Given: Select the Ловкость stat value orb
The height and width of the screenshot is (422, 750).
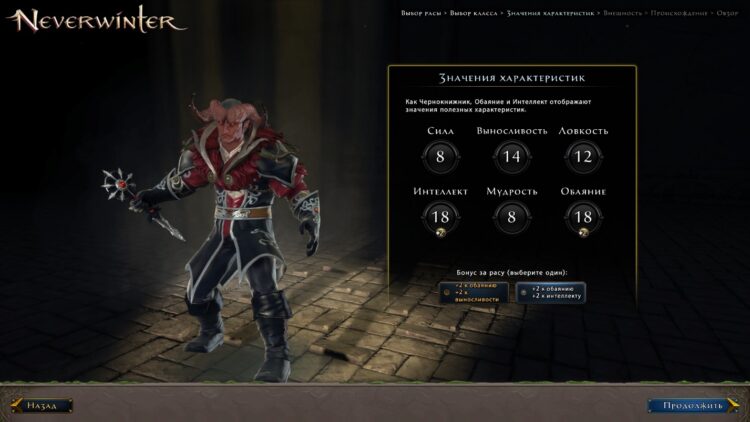Looking at the screenshot, I should 584,156.
